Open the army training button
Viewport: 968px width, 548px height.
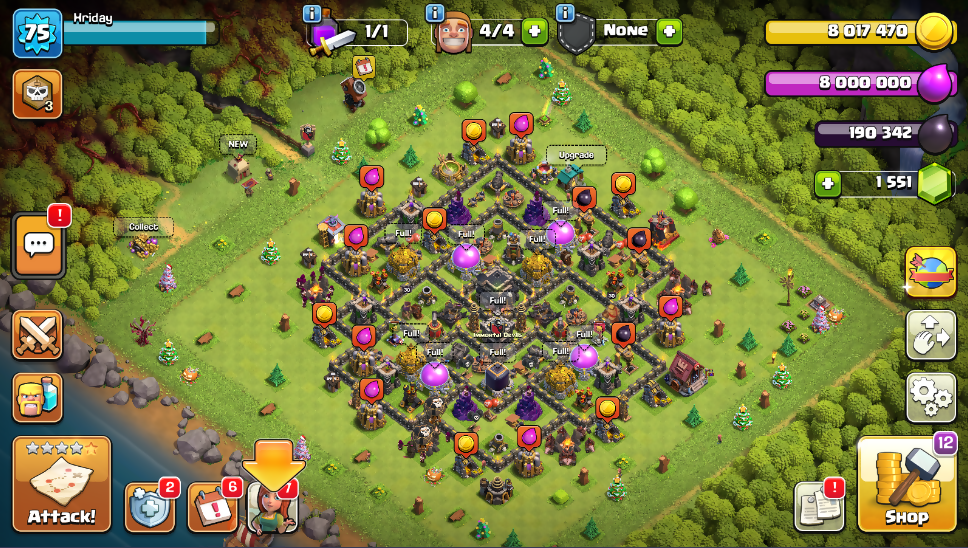coord(37,397)
